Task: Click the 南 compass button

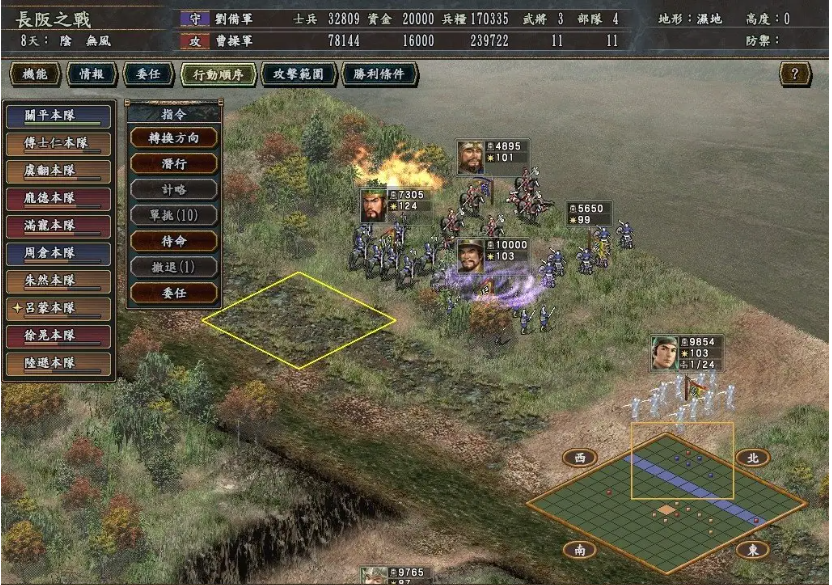Action: pyautogui.click(x=579, y=549)
